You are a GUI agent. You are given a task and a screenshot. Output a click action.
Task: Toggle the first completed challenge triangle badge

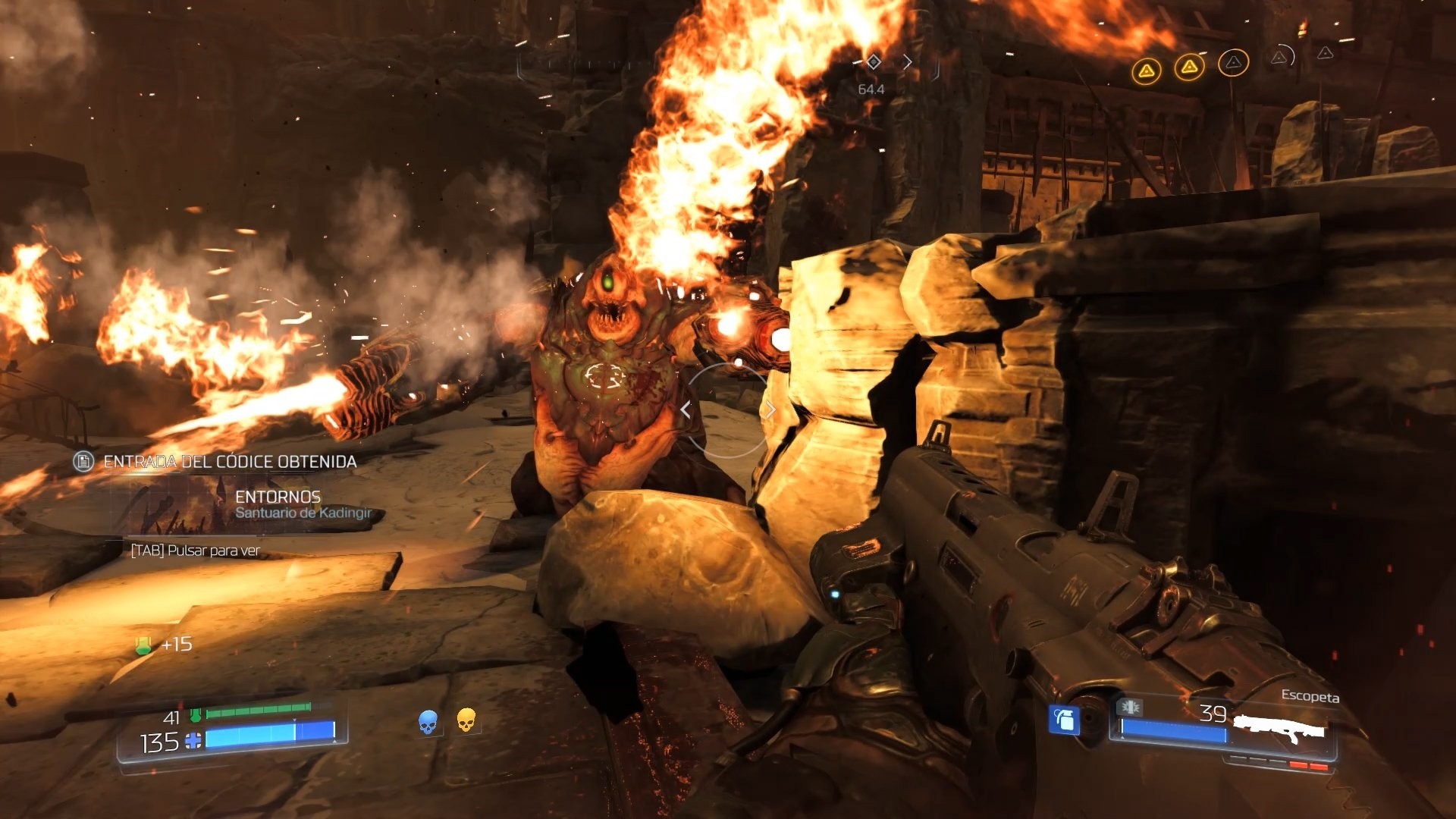tap(1147, 70)
